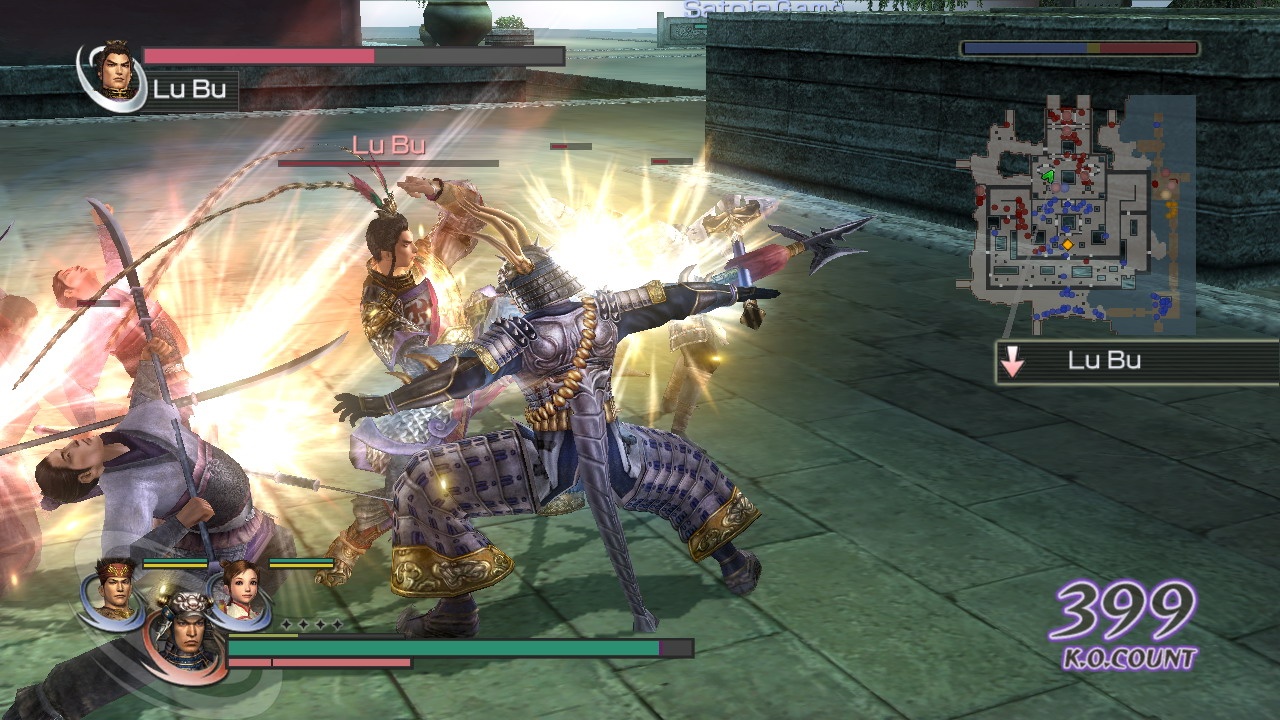Click the green player arrow on the minimap
The width and height of the screenshot is (1280, 720).
pos(1047,176)
